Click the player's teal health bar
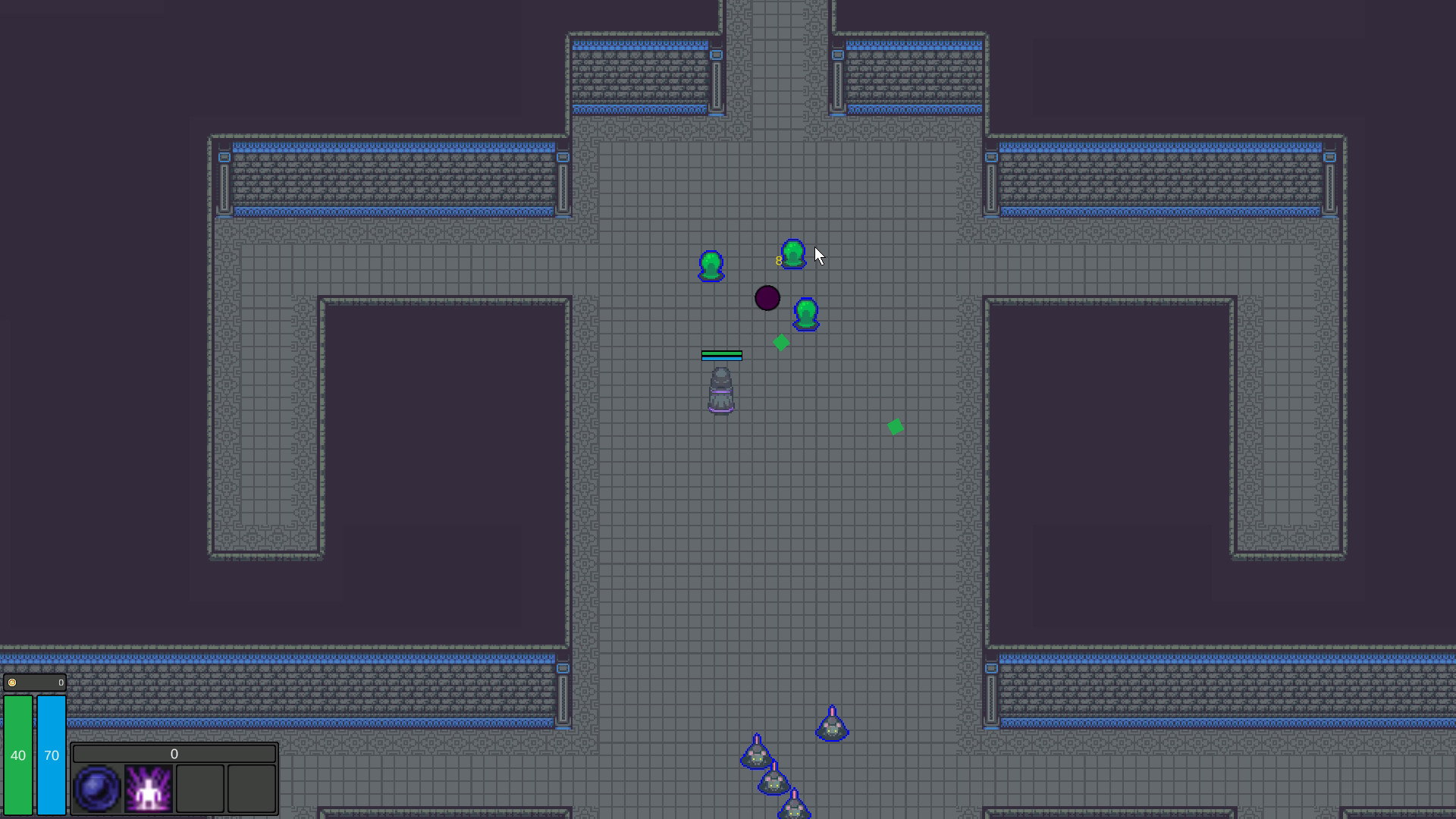 (x=720, y=354)
